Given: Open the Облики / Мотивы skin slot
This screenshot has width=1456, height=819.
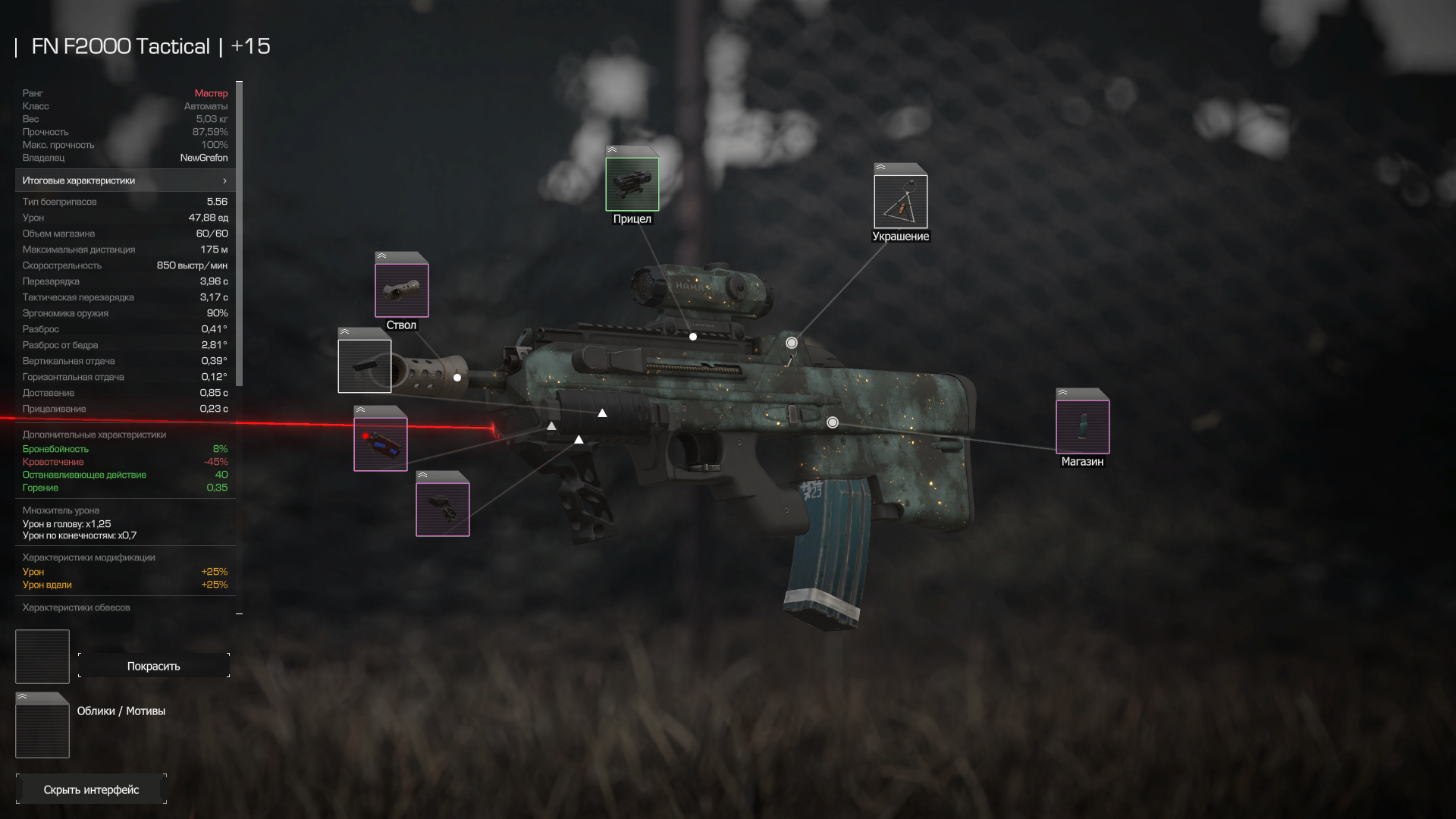Looking at the screenshot, I should pos(42,726).
